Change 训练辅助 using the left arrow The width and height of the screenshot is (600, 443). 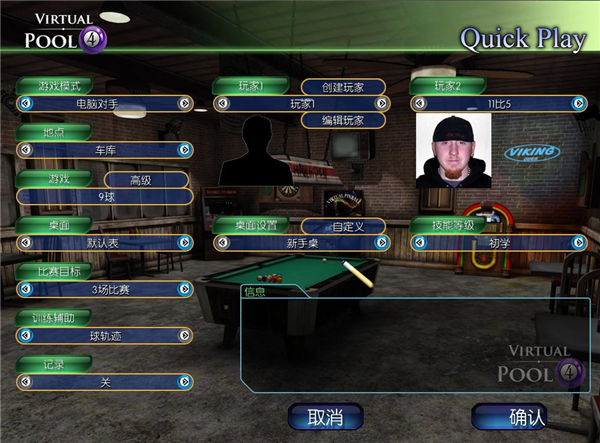tap(23, 336)
